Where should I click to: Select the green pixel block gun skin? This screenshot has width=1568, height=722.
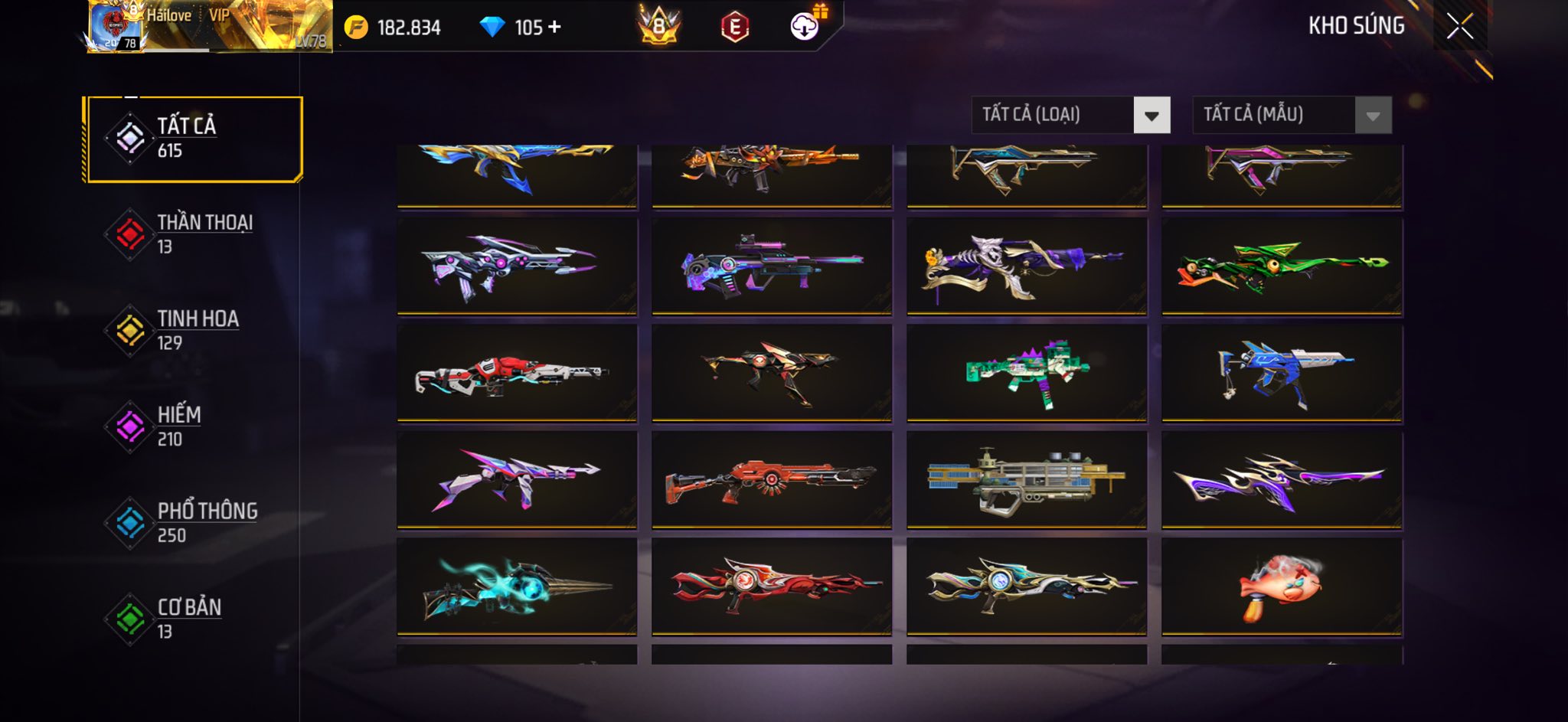pyautogui.click(x=1027, y=373)
